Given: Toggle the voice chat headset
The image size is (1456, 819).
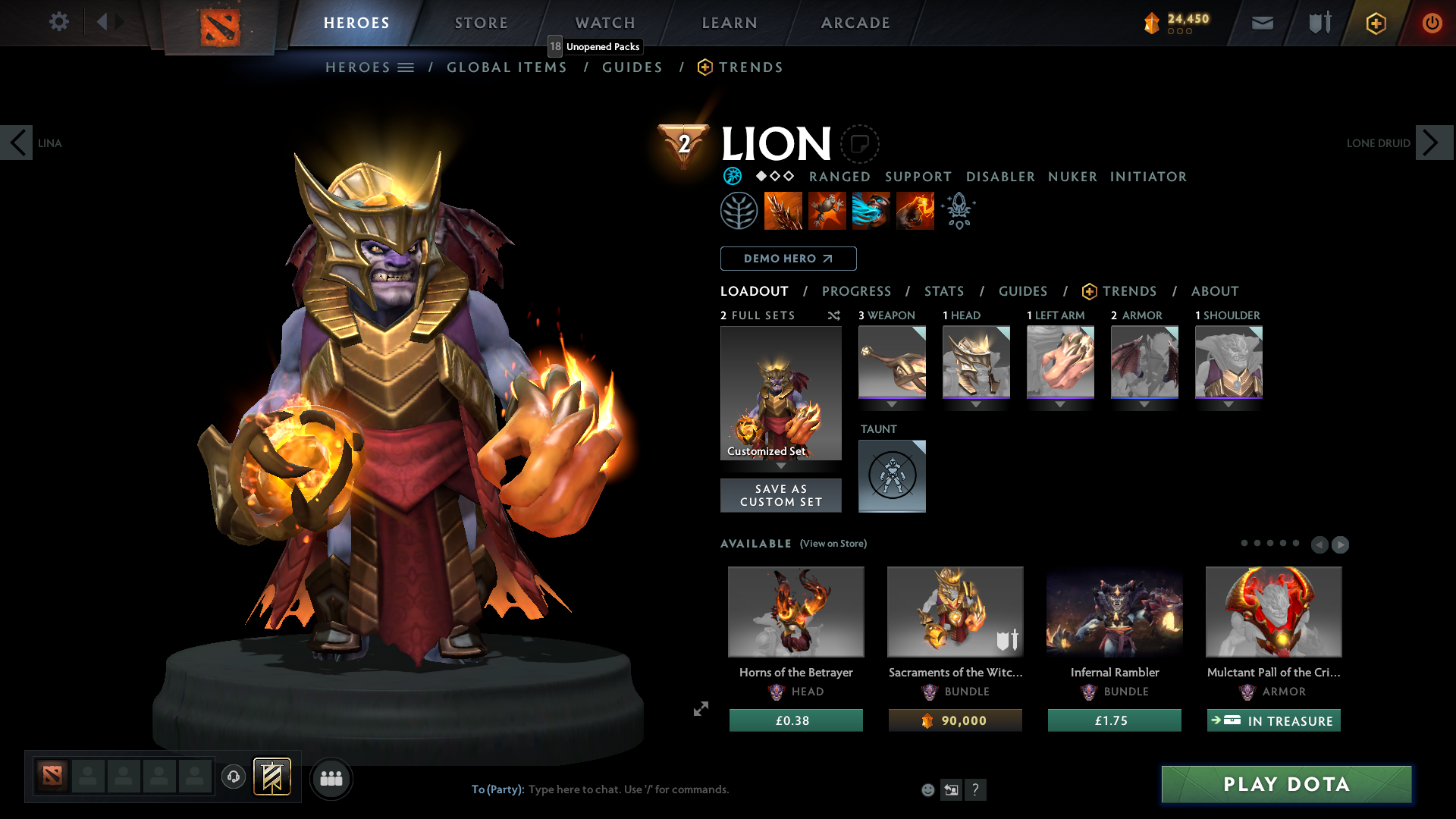Looking at the screenshot, I should pos(233,777).
